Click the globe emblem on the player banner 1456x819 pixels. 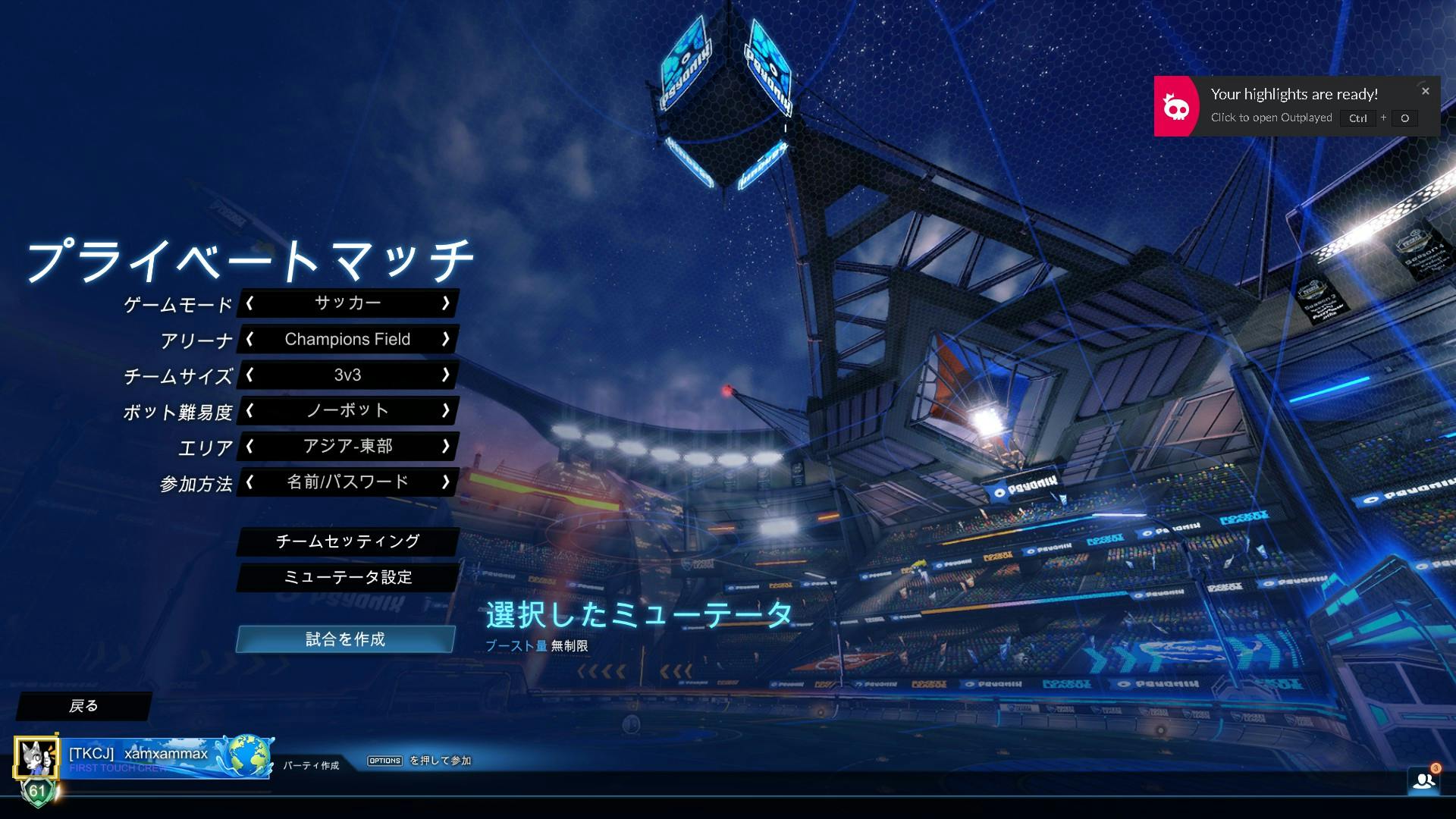click(x=250, y=756)
